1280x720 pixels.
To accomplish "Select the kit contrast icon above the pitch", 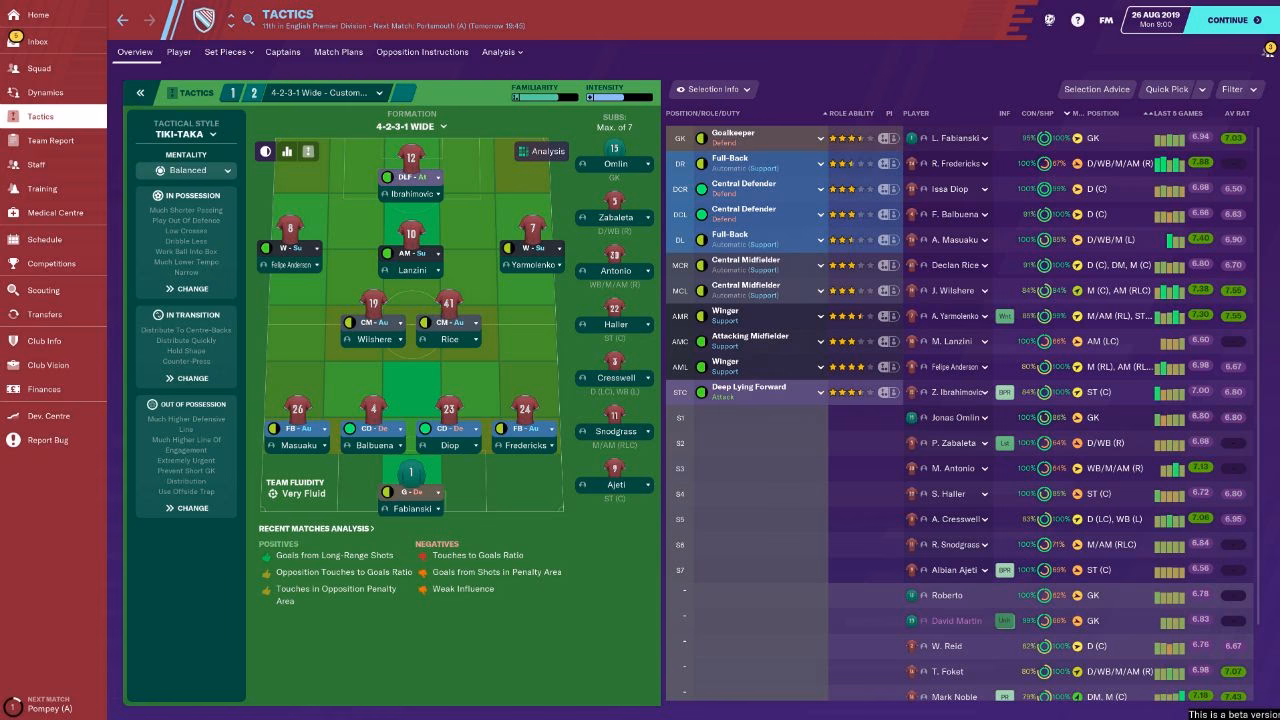I will [x=265, y=151].
